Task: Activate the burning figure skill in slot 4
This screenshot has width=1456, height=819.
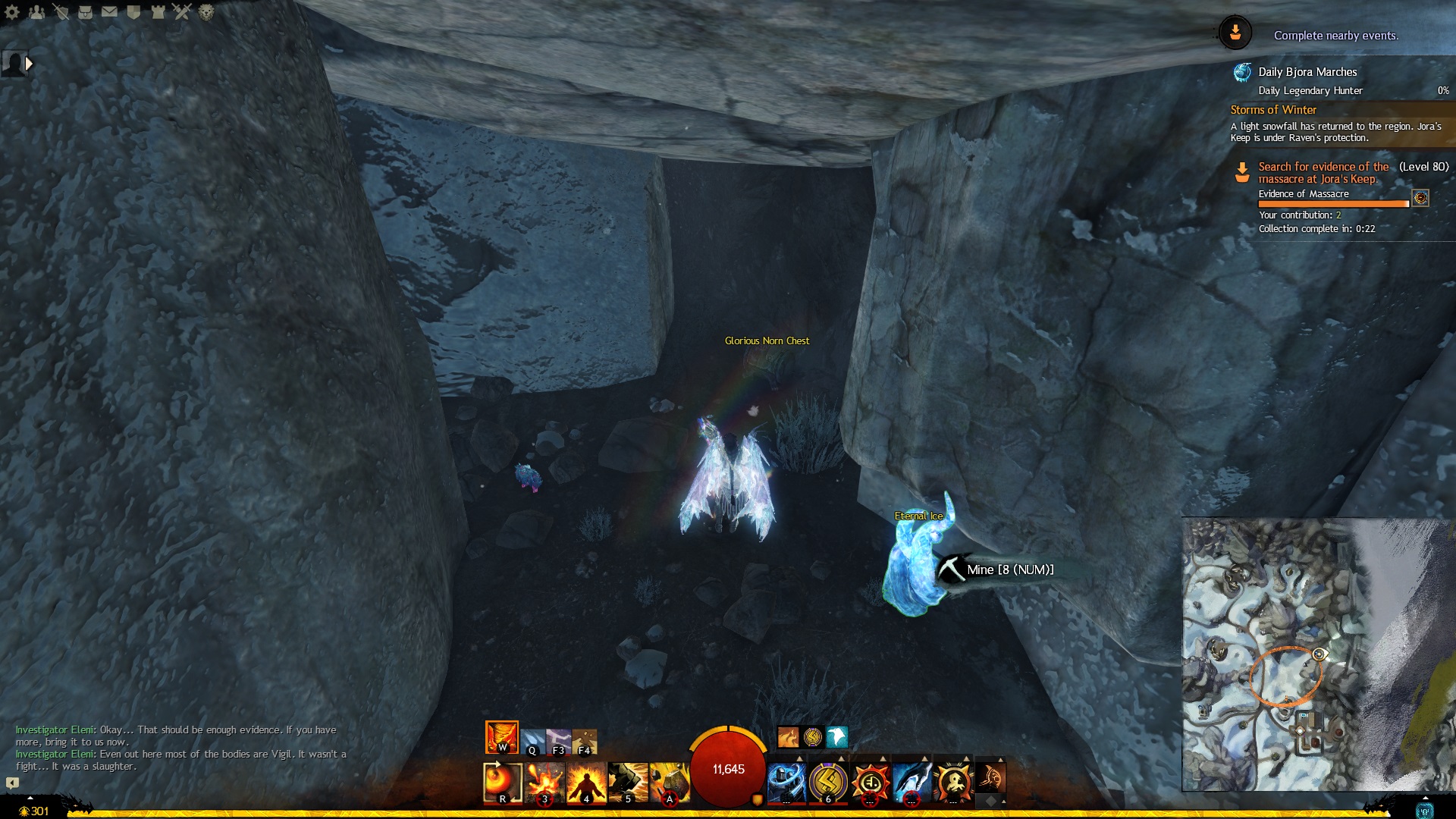Action: (x=586, y=782)
